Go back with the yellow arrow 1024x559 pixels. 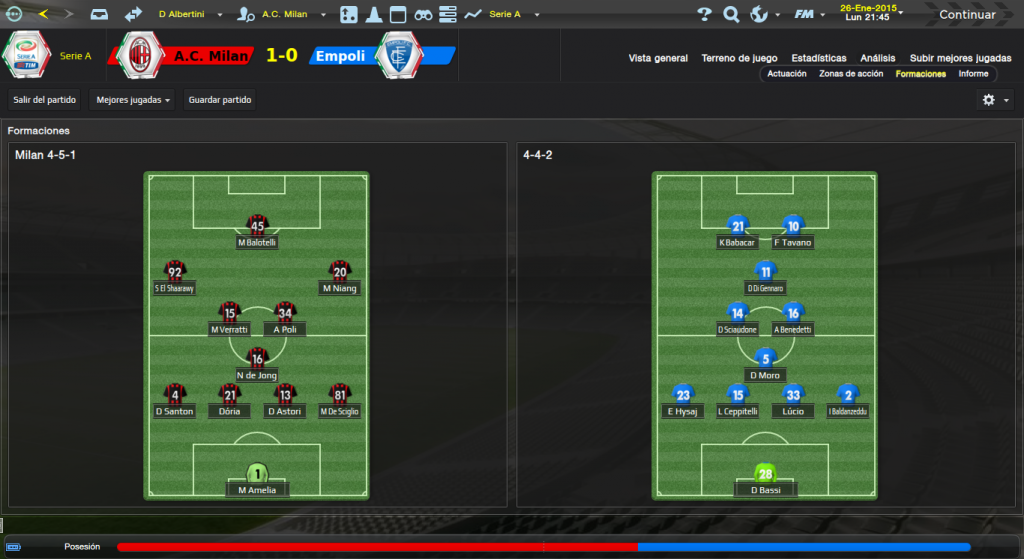(42, 15)
